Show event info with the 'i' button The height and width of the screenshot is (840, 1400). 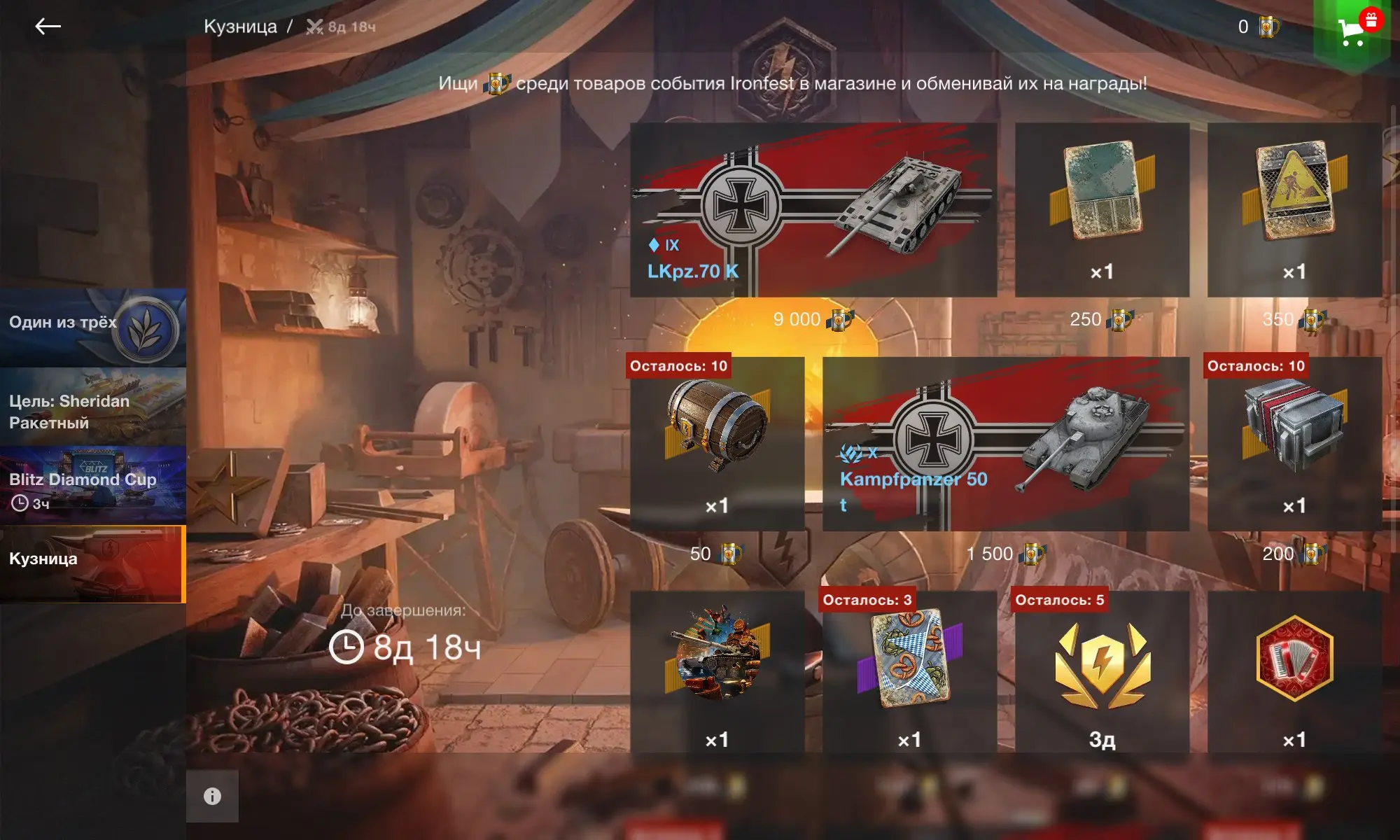tap(212, 796)
